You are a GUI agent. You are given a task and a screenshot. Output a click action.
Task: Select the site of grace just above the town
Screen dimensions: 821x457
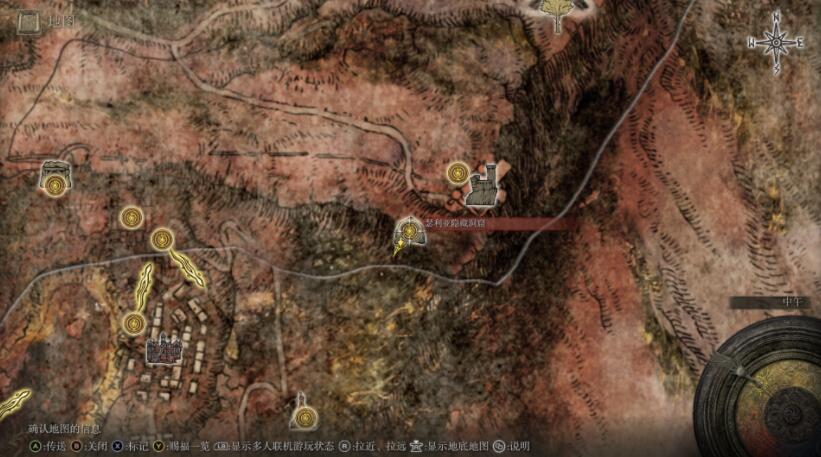pyautogui.click(x=133, y=323)
